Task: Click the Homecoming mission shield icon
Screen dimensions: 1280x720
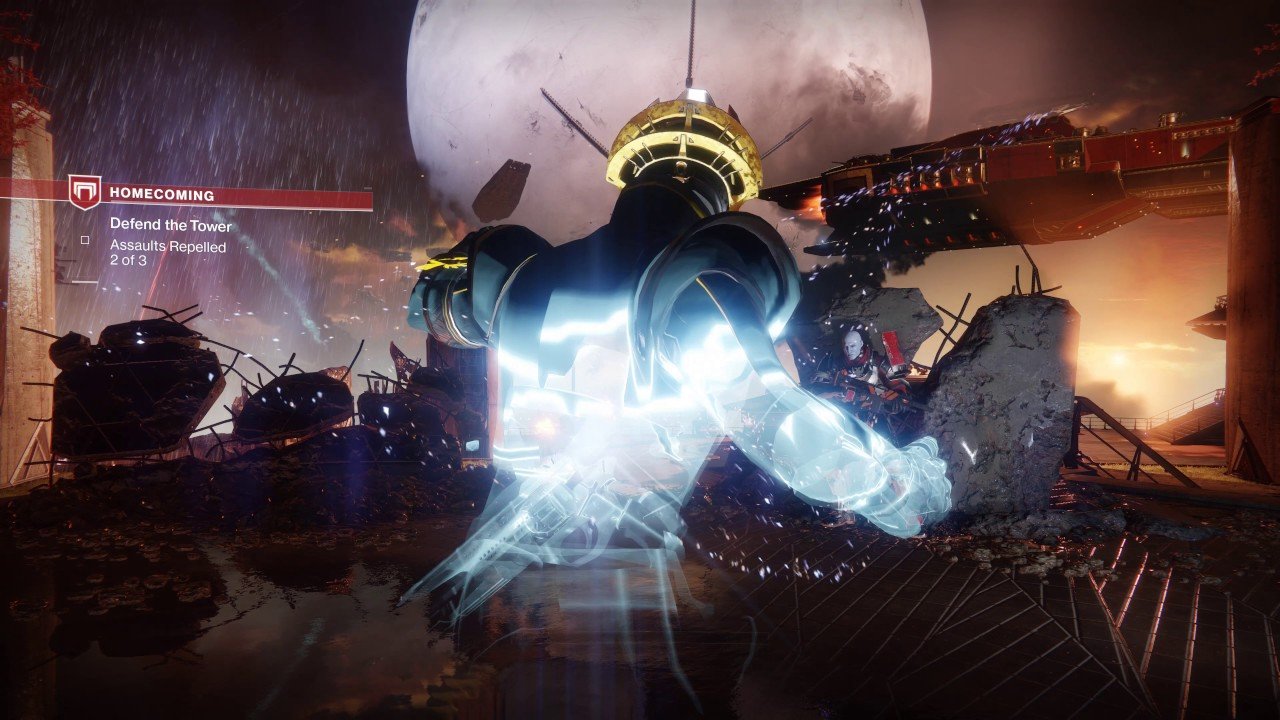Action: pyautogui.click(x=85, y=192)
